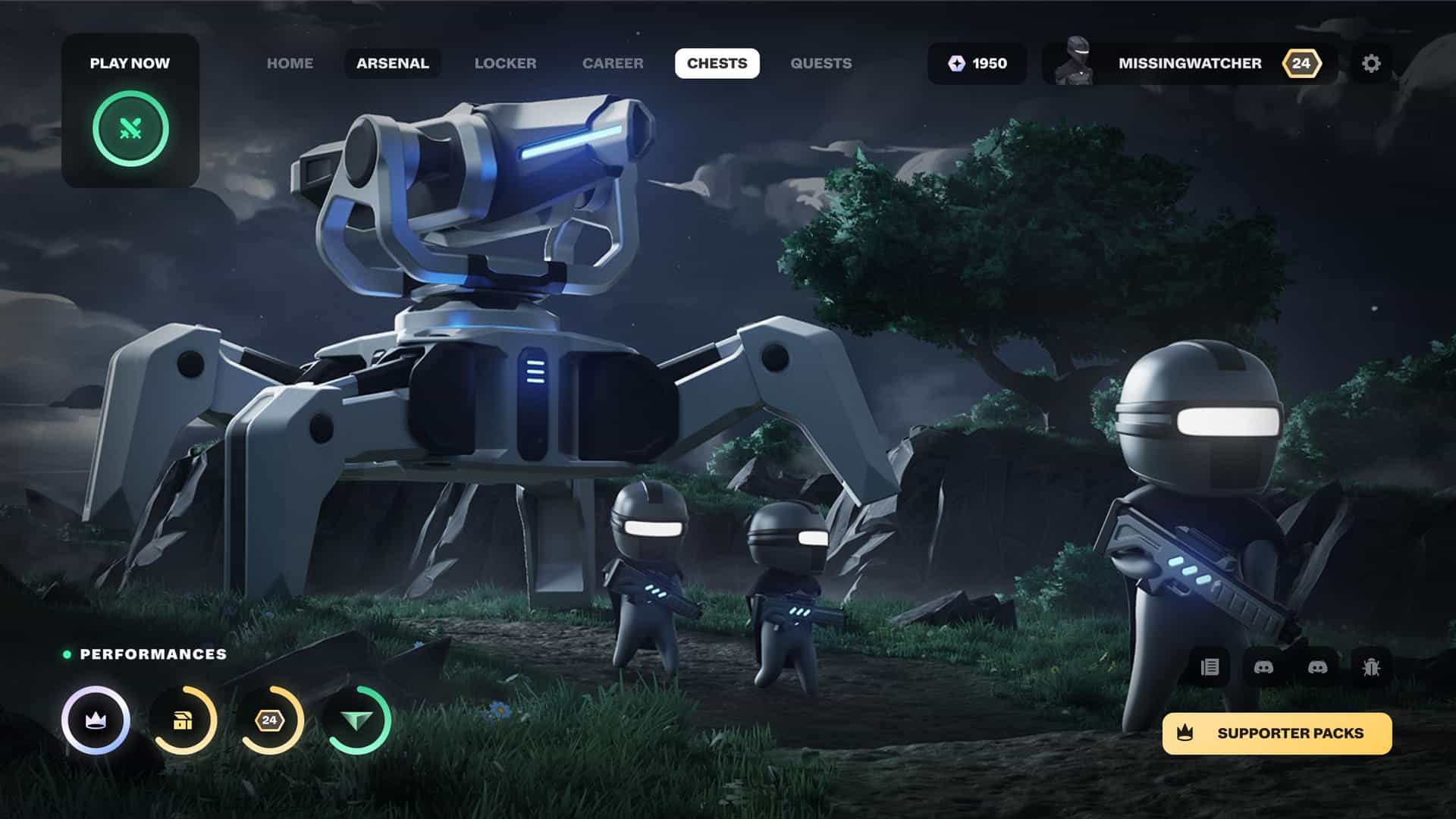Open settings with the gear icon
This screenshot has width=1456, height=819.
[1371, 64]
